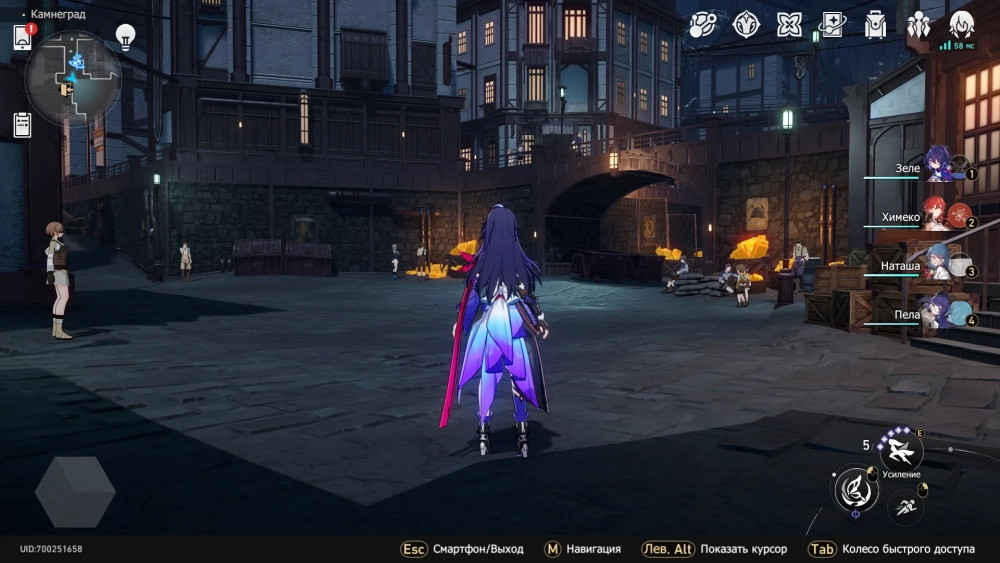Toggle the sprint running icon
This screenshot has height=563, width=1000.
pos(905,506)
